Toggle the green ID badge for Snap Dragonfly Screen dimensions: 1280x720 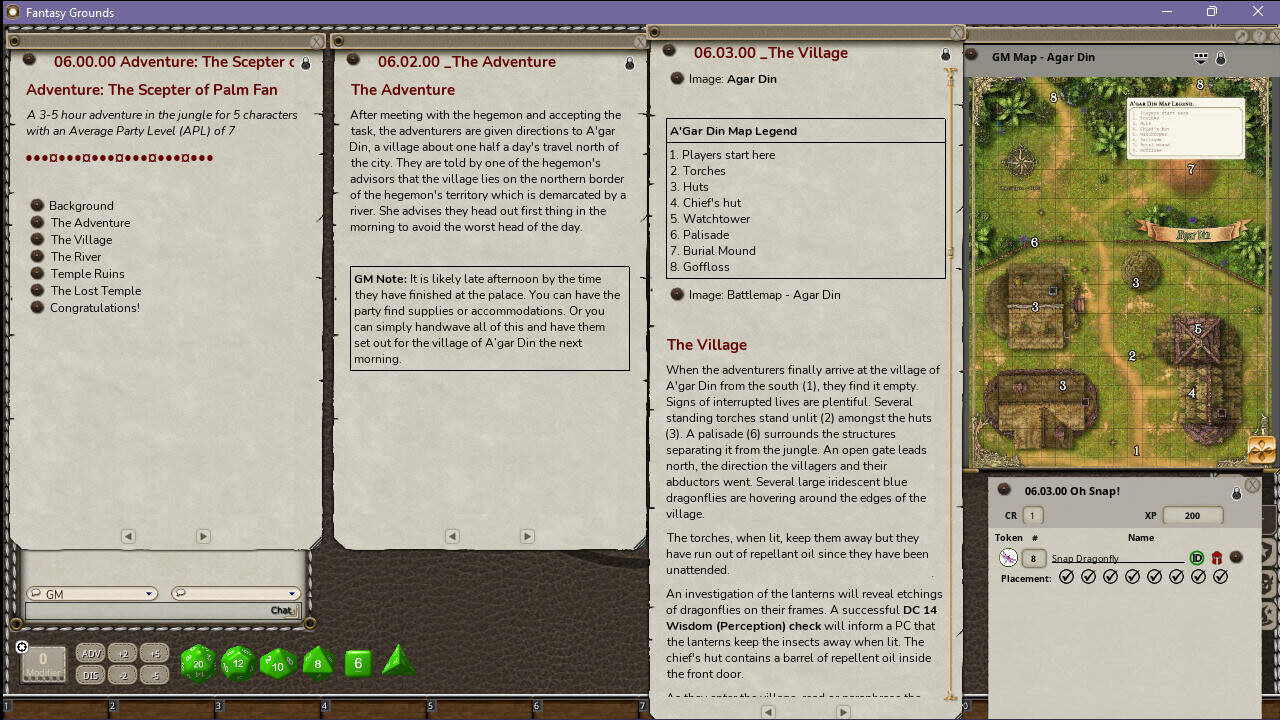click(1197, 558)
